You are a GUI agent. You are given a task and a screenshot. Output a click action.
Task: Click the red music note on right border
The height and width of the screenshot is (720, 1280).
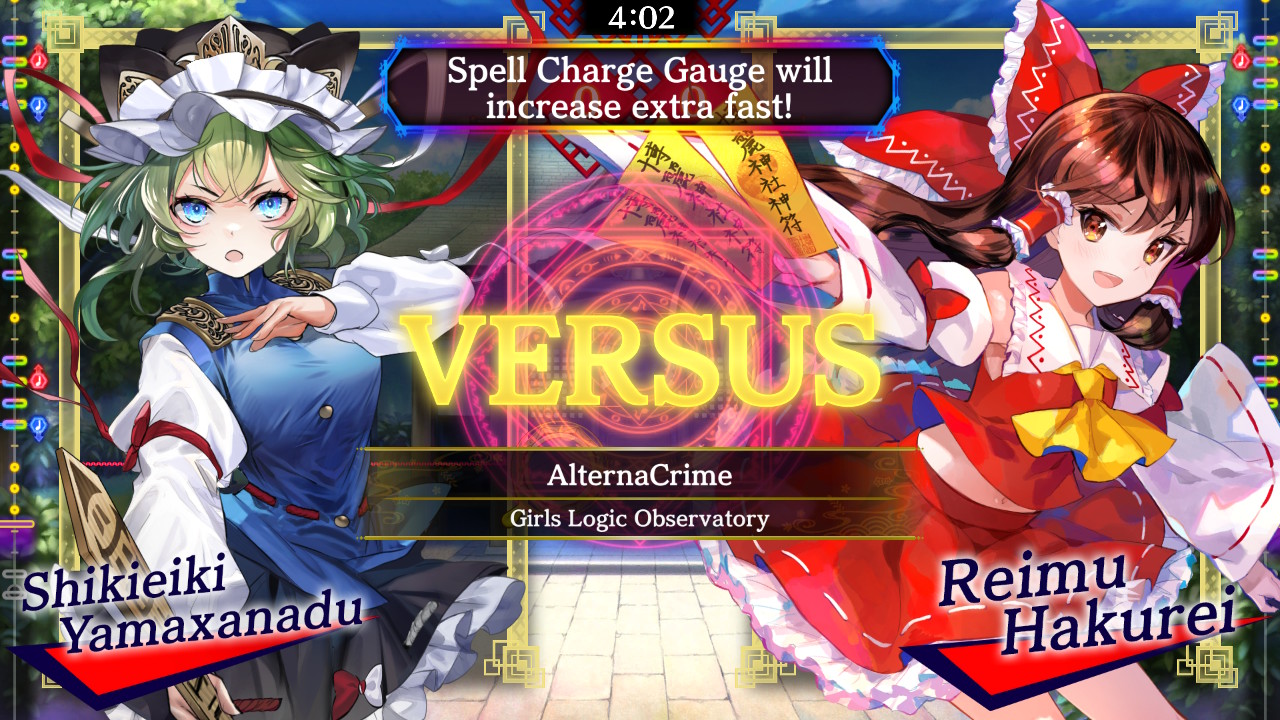tap(1241, 61)
